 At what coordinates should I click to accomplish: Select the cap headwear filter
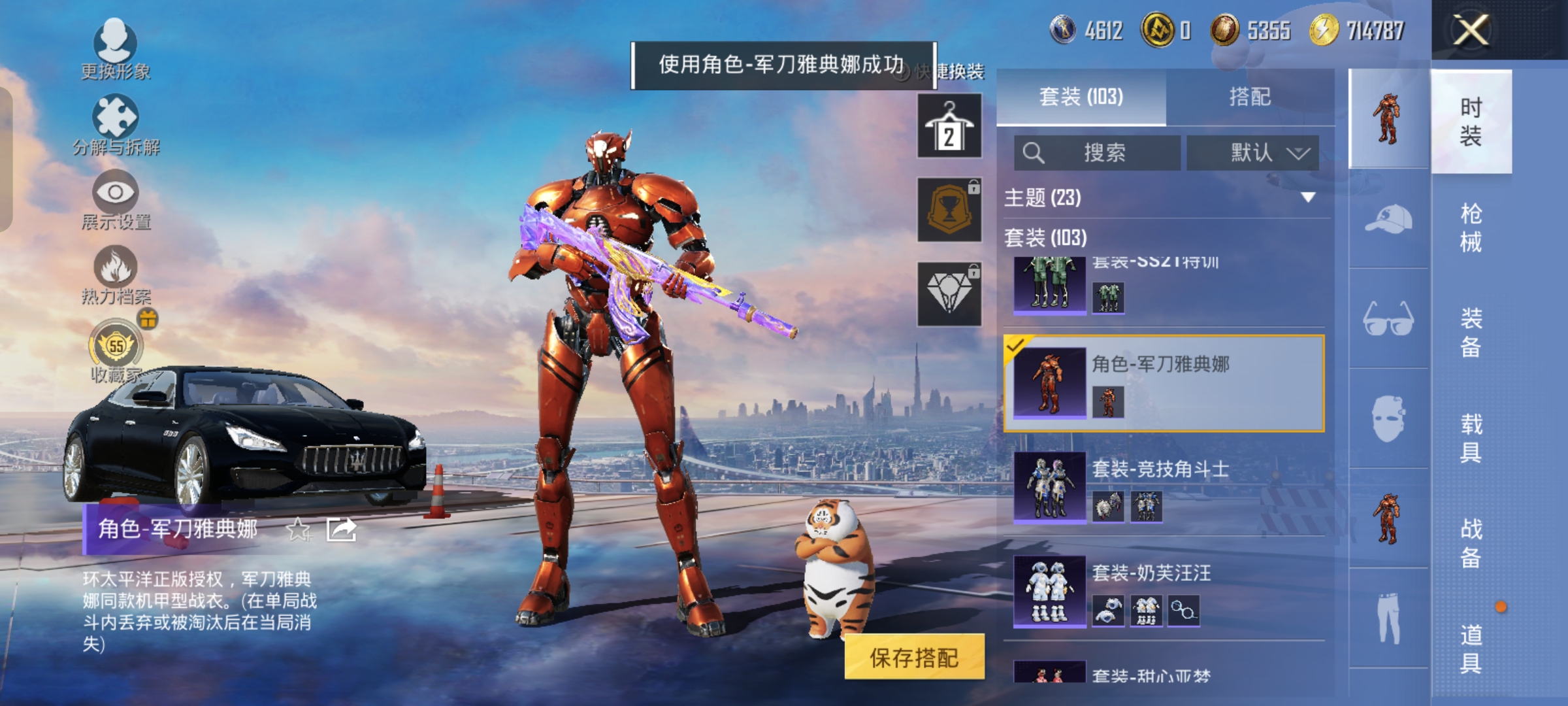coord(1388,219)
